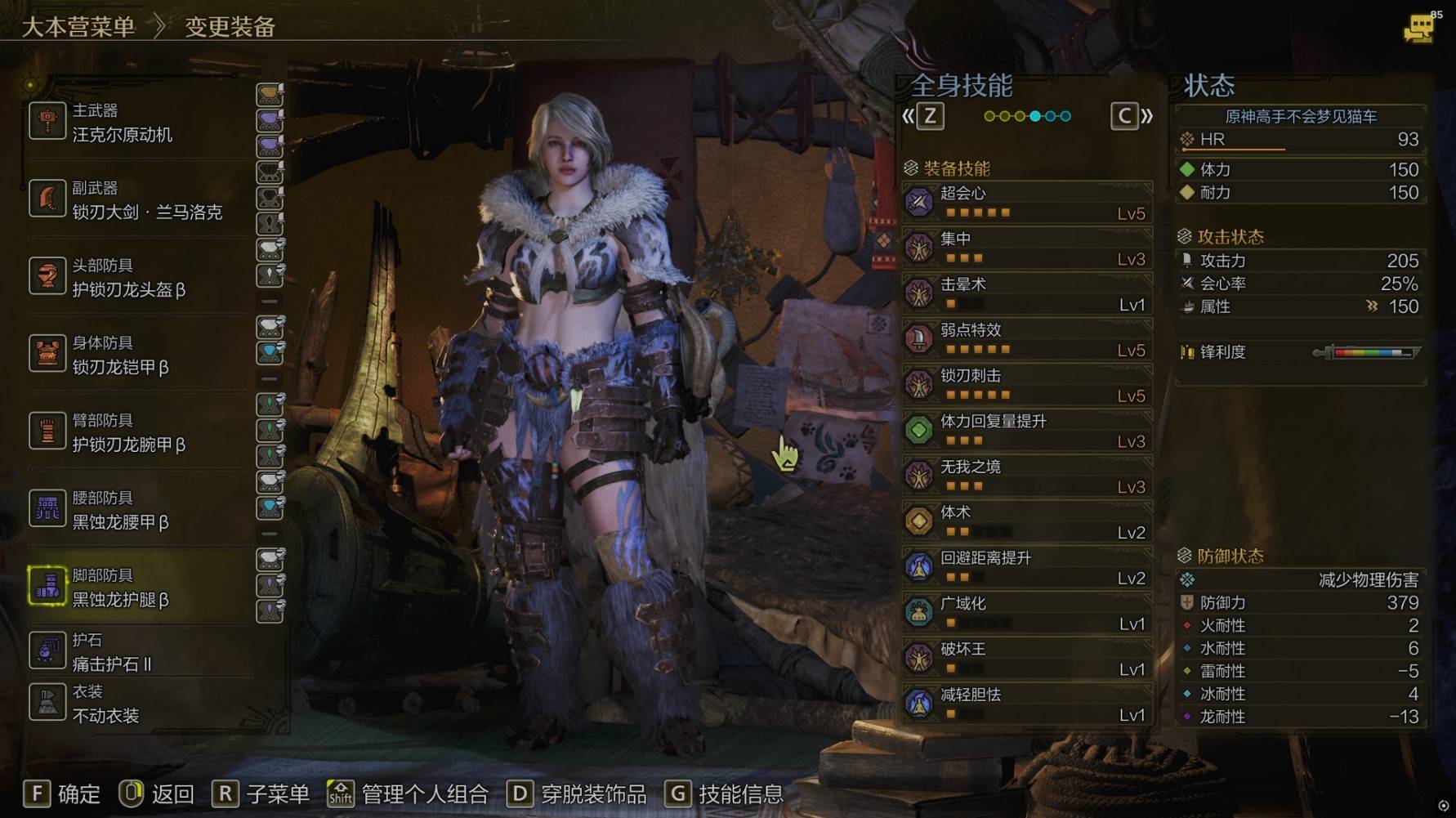This screenshot has width=1456, height=818.
Task: Switch to the next skills page arrow
Action: pos(1132,116)
